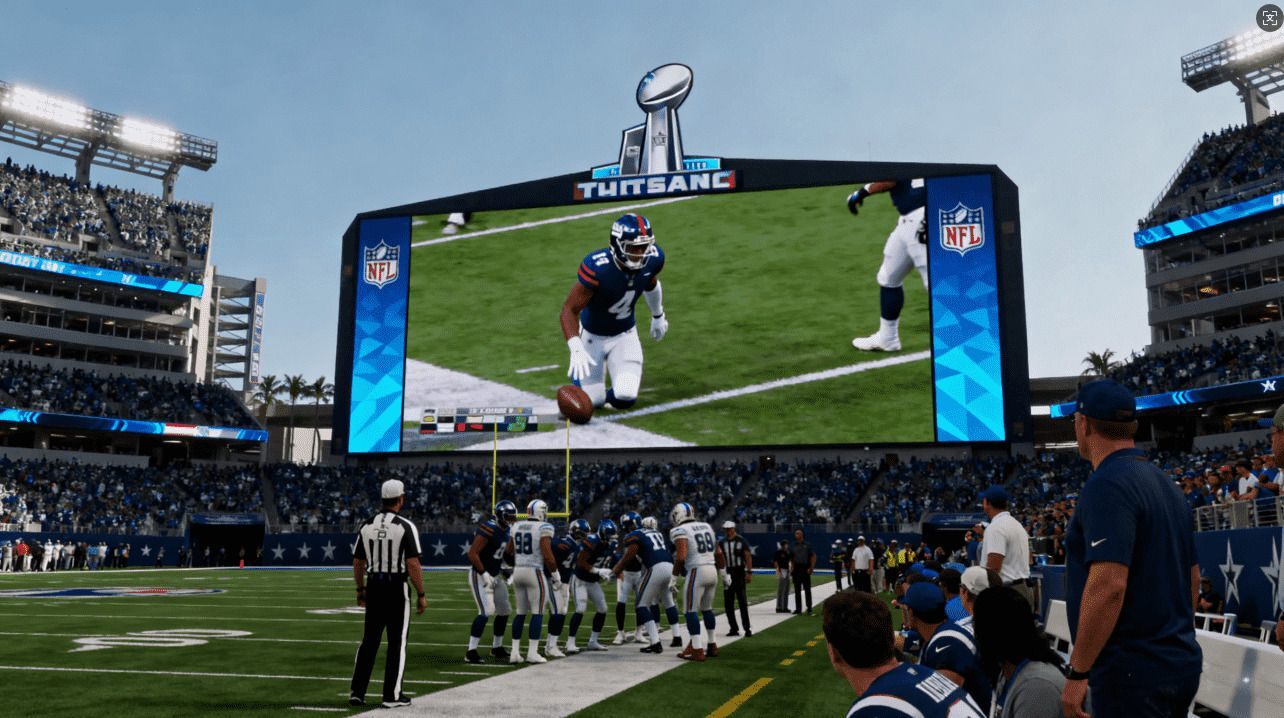Click the round image-scan overlay icon

point(1269,17)
